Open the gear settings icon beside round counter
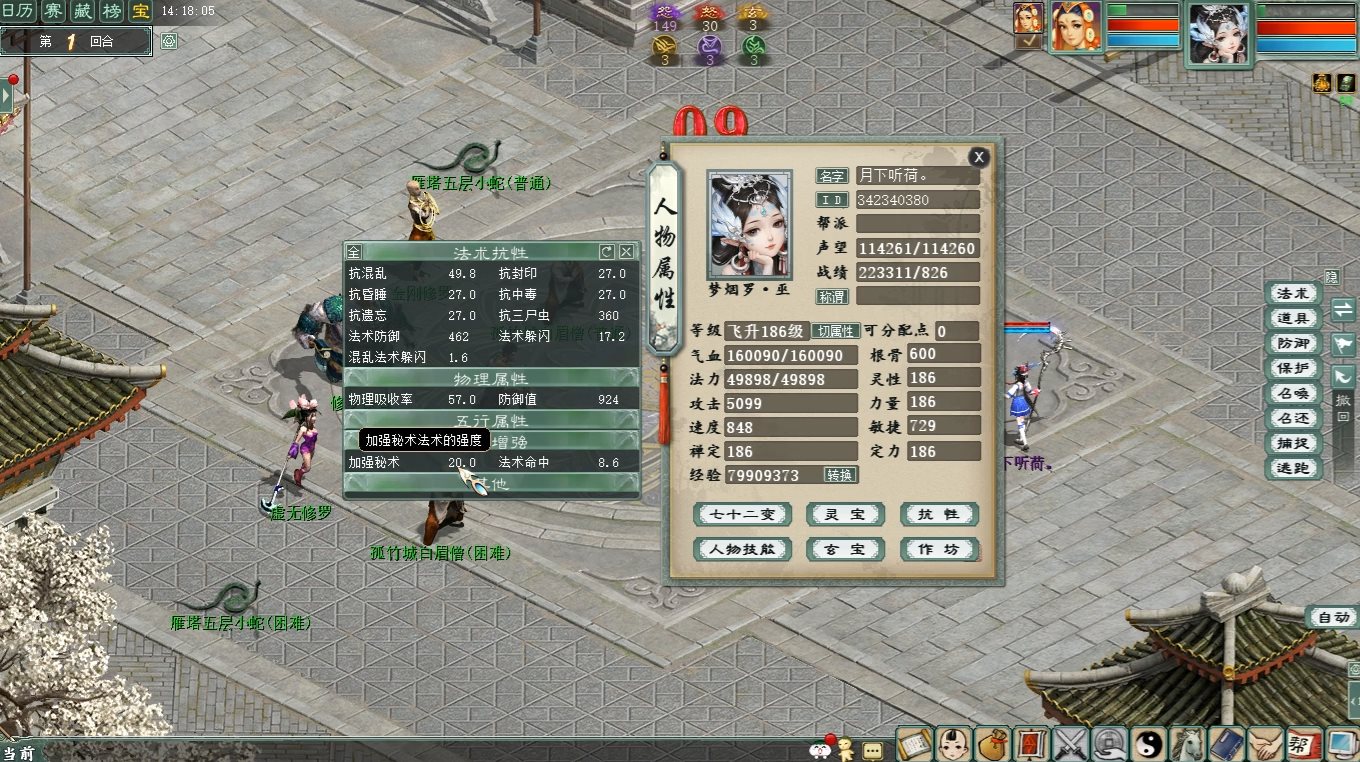 coord(169,41)
